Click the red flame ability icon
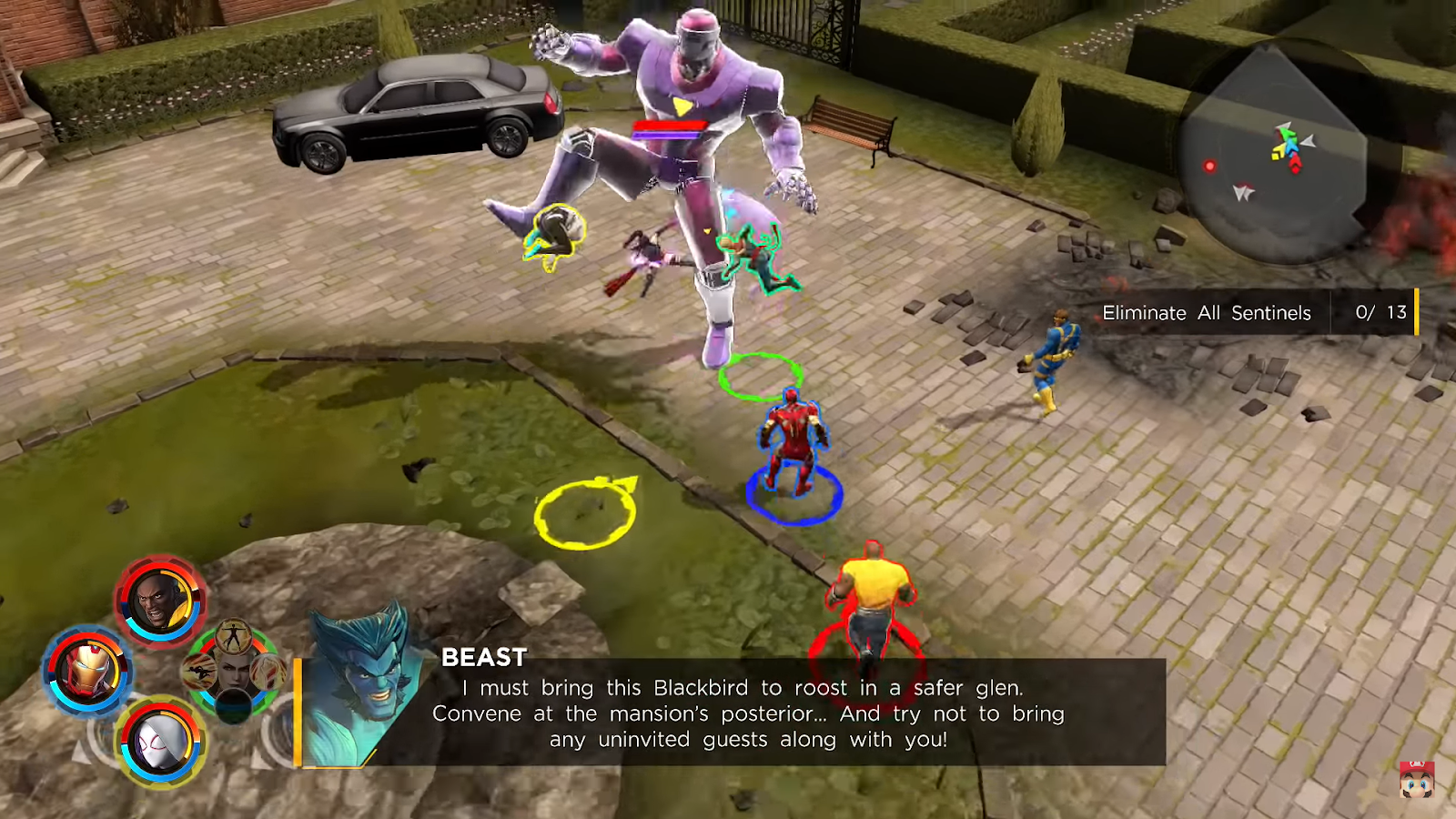1456x819 pixels. (267, 673)
